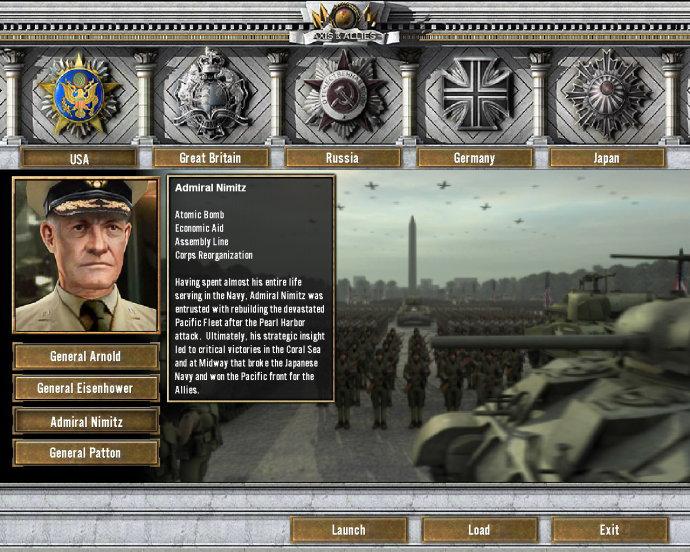This screenshot has width=690, height=552.
Task: Choose Great Britain as your nation
Action: point(210,158)
